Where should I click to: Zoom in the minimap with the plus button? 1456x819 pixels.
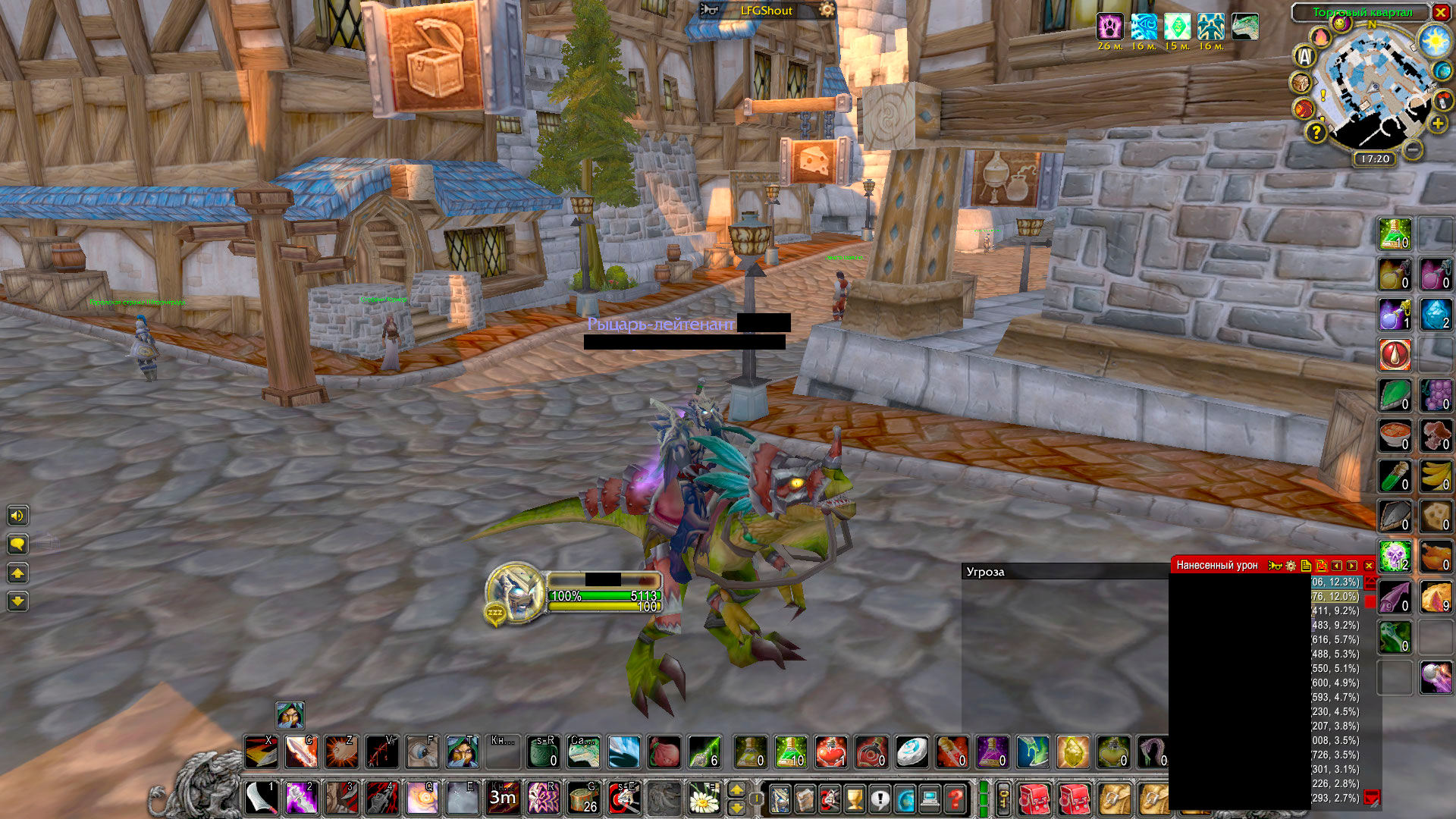coord(1437,123)
